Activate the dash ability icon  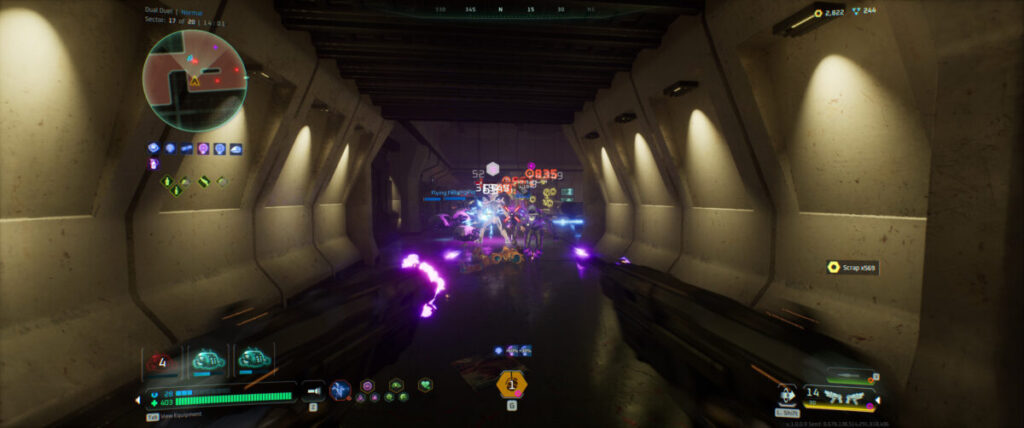coord(787,395)
